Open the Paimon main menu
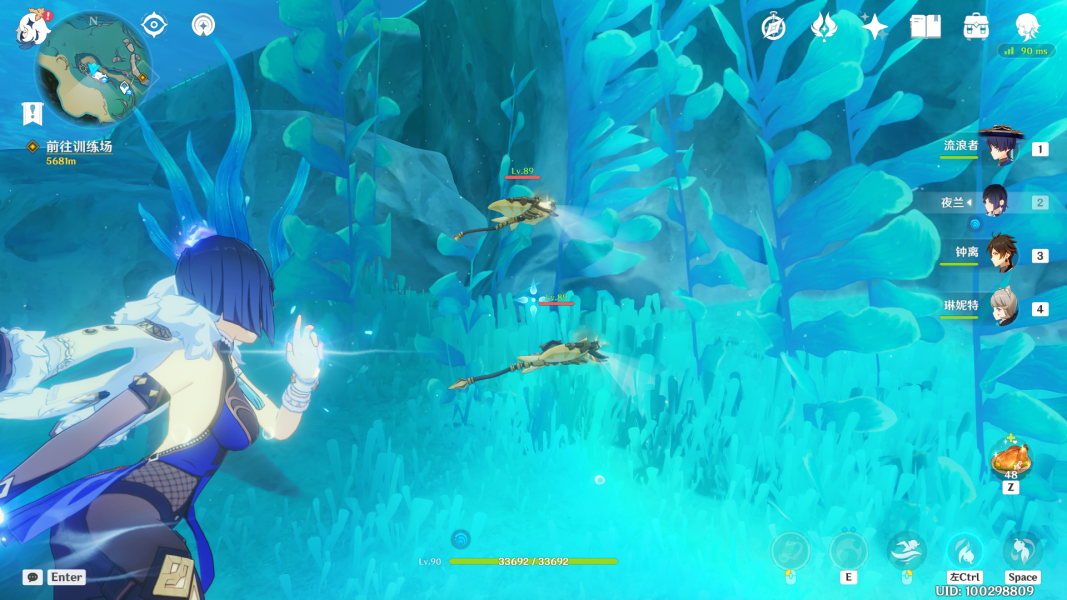This screenshot has width=1067, height=600. coord(33,28)
